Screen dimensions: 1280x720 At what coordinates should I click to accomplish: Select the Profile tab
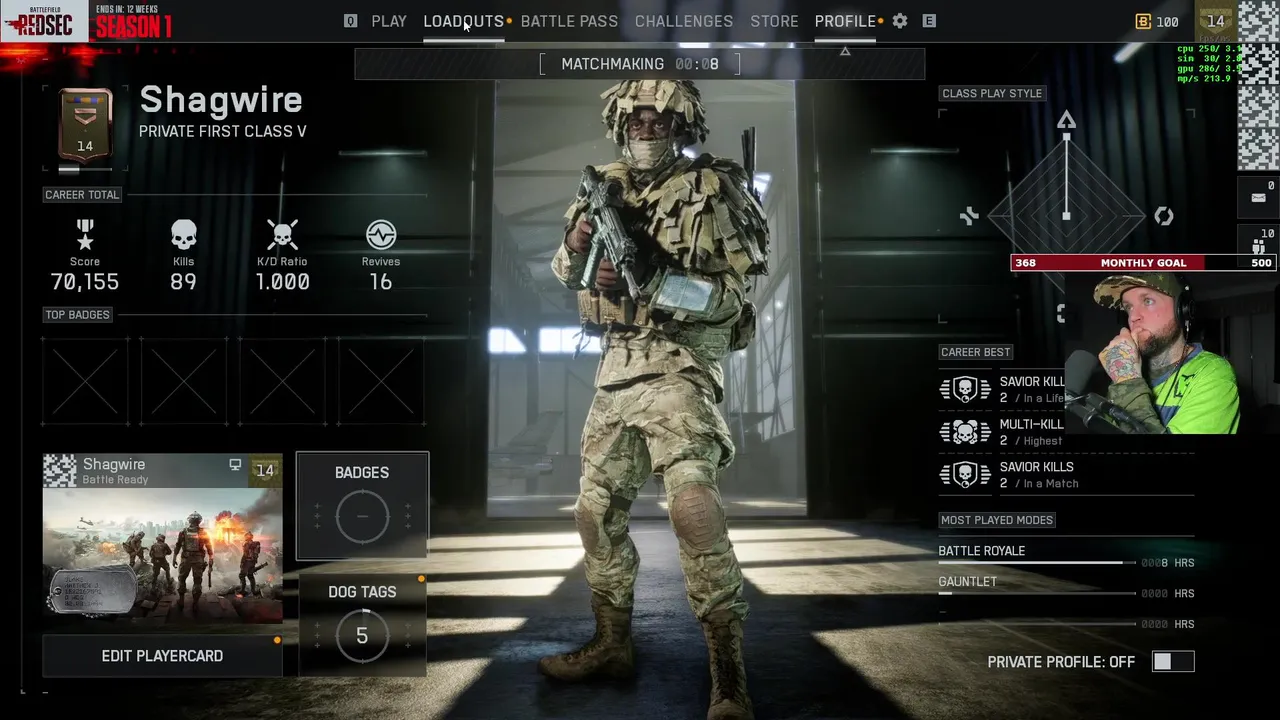tap(845, 21)
